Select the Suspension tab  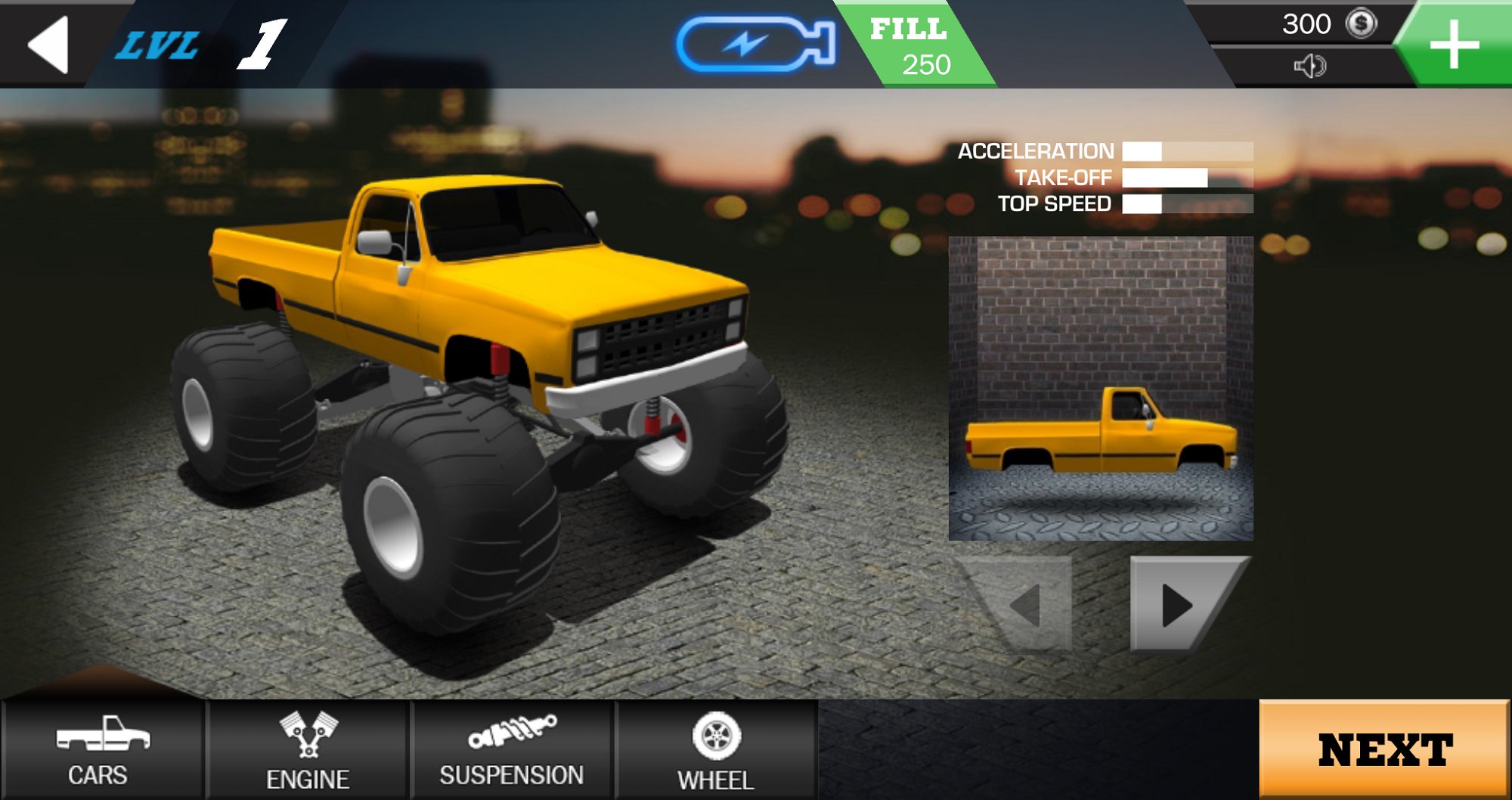[x=512, y=749]
